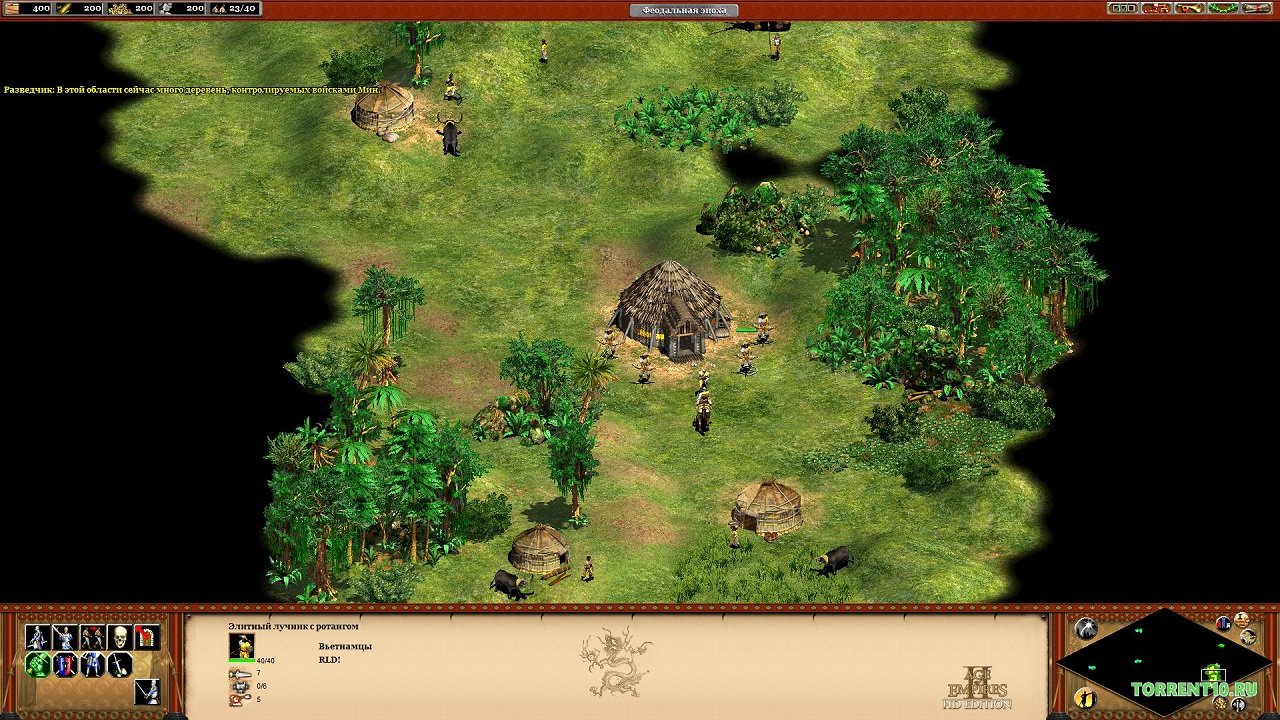1280x720 pixels.
Task: Click the flare signal button beside the minimap
Action: coord(1085,629)
